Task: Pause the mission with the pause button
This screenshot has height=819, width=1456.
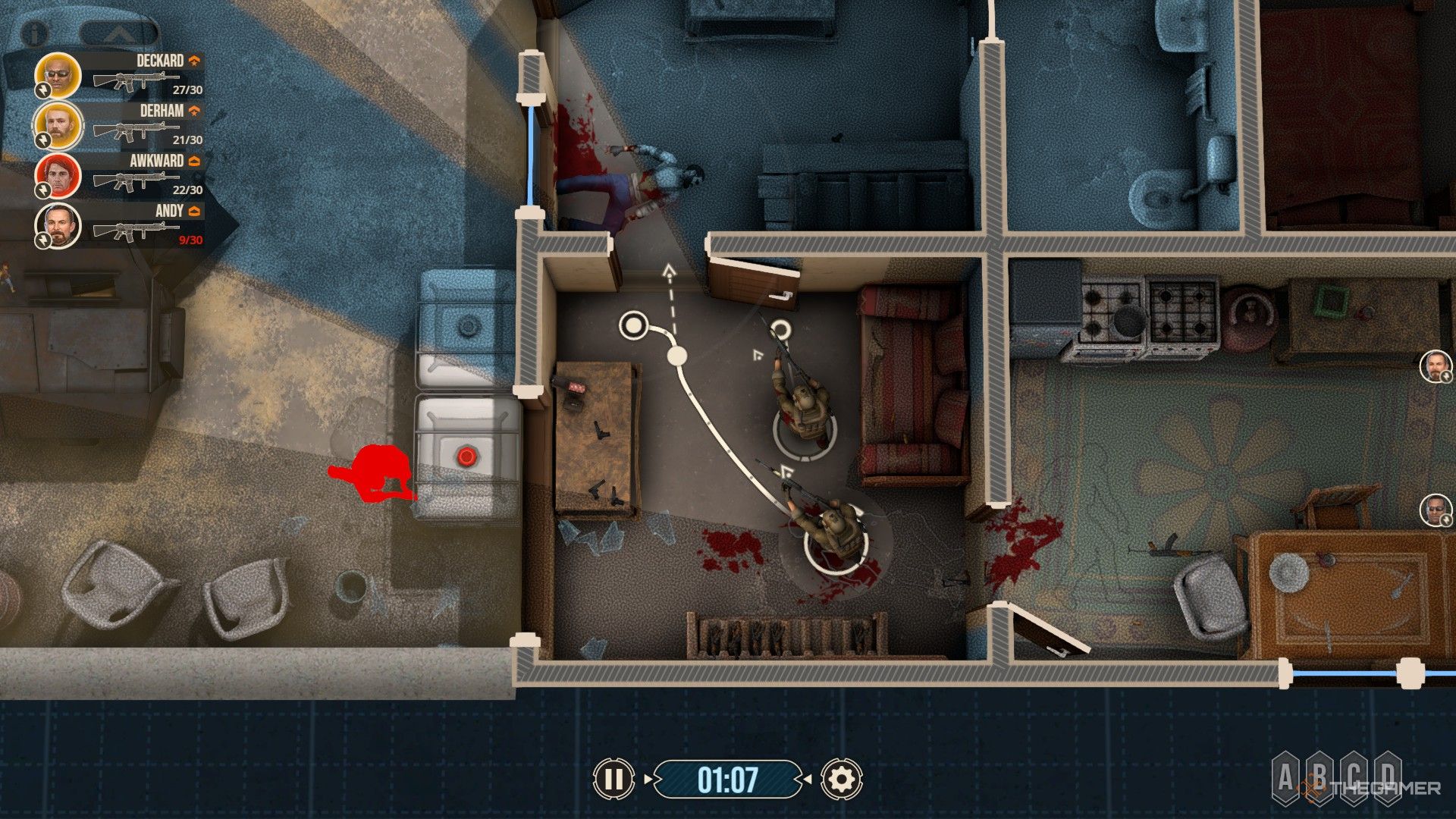Action: click(x=613, y=779)
